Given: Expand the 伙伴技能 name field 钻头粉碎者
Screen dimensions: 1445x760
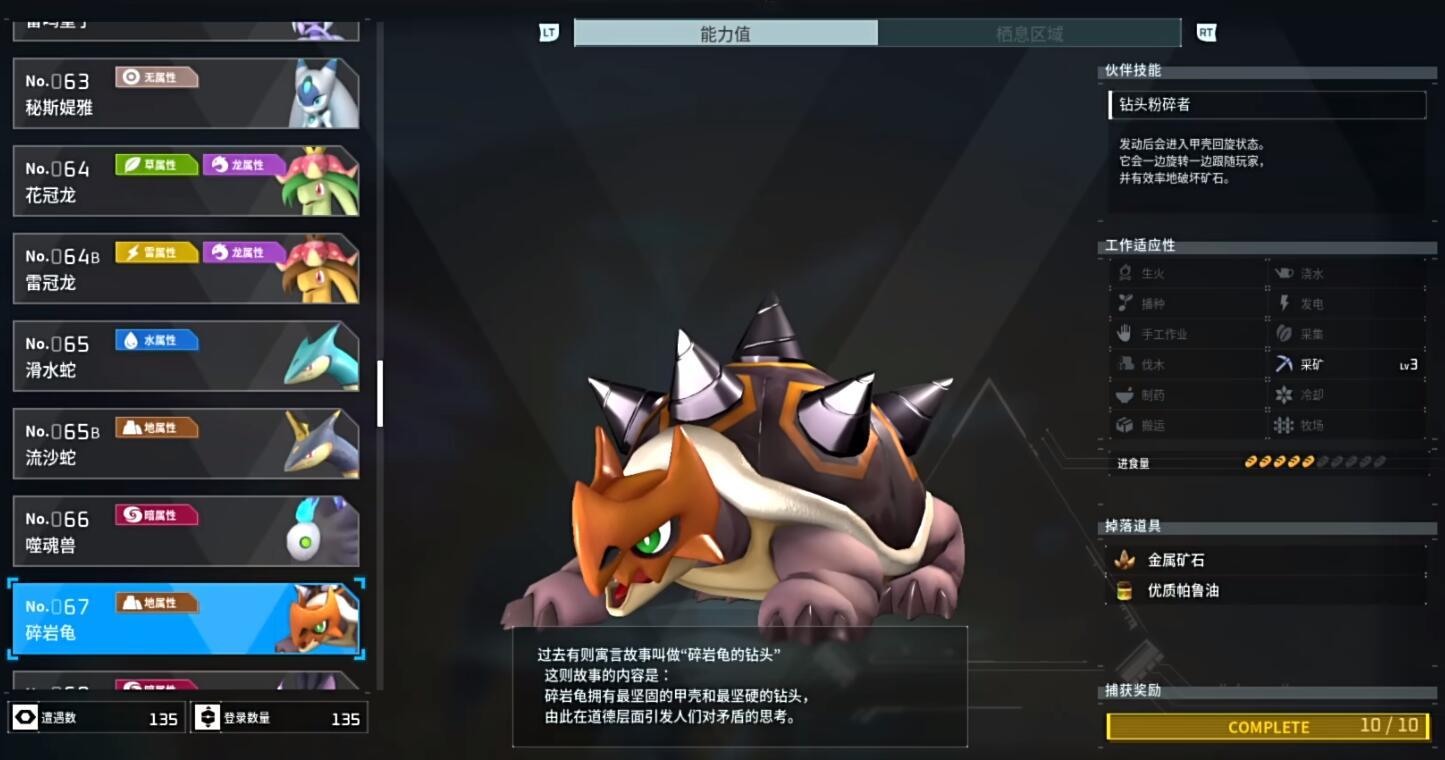Looking at the screenshot, I should pyautogui.click(x=1266, y=105).
